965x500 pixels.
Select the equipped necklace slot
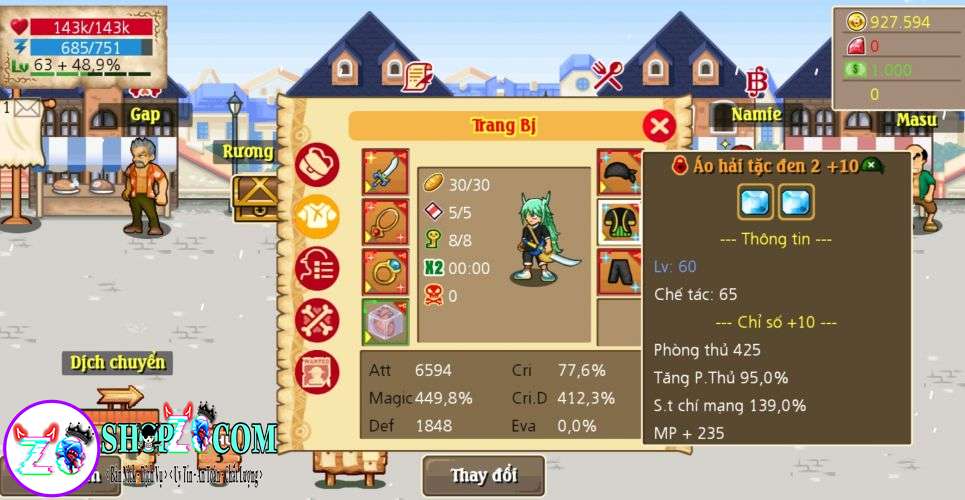click(385, 223)
